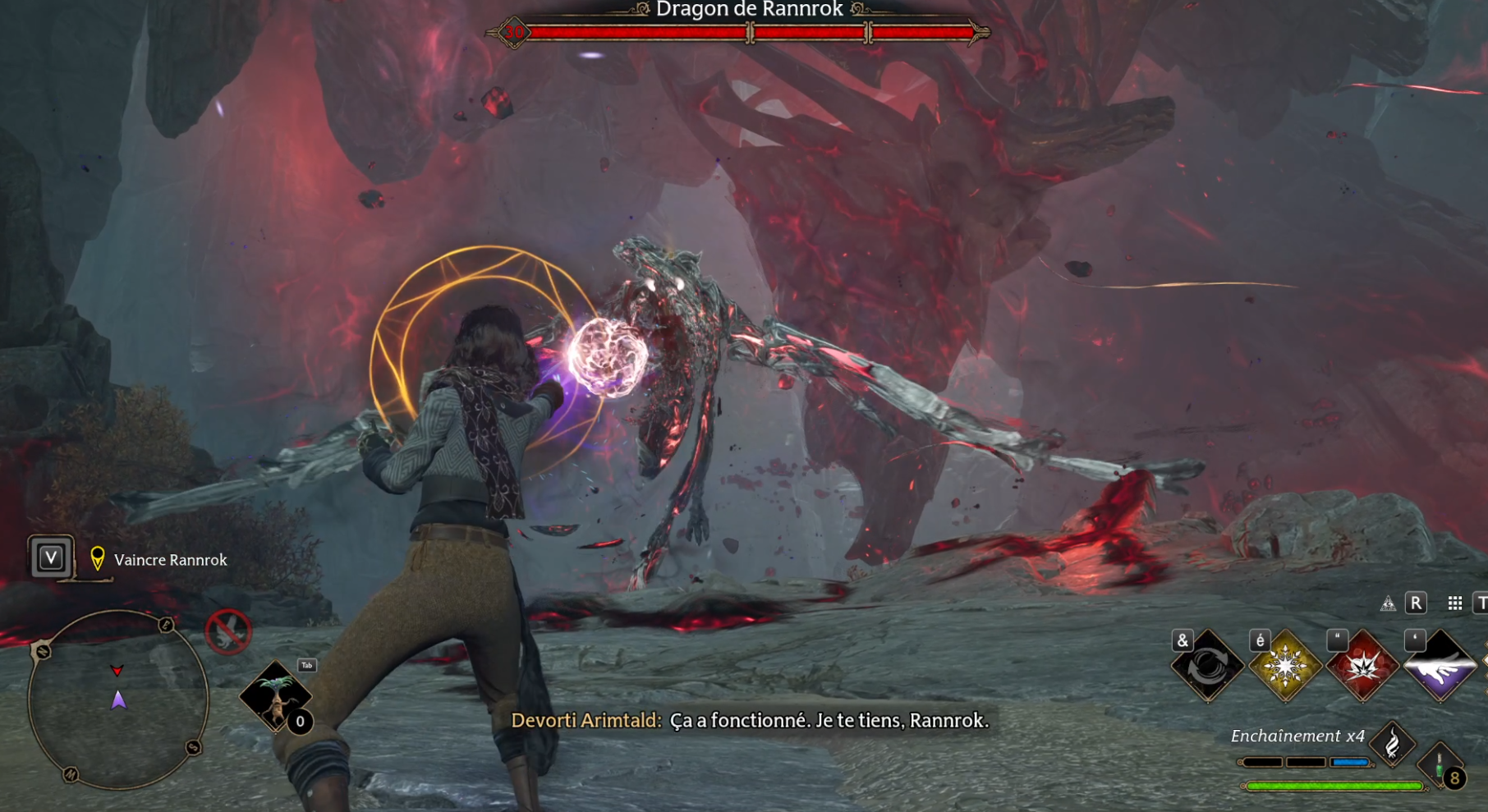Choose the purple hand spell slot
1488x812 pixels.
click(1440, 667)
